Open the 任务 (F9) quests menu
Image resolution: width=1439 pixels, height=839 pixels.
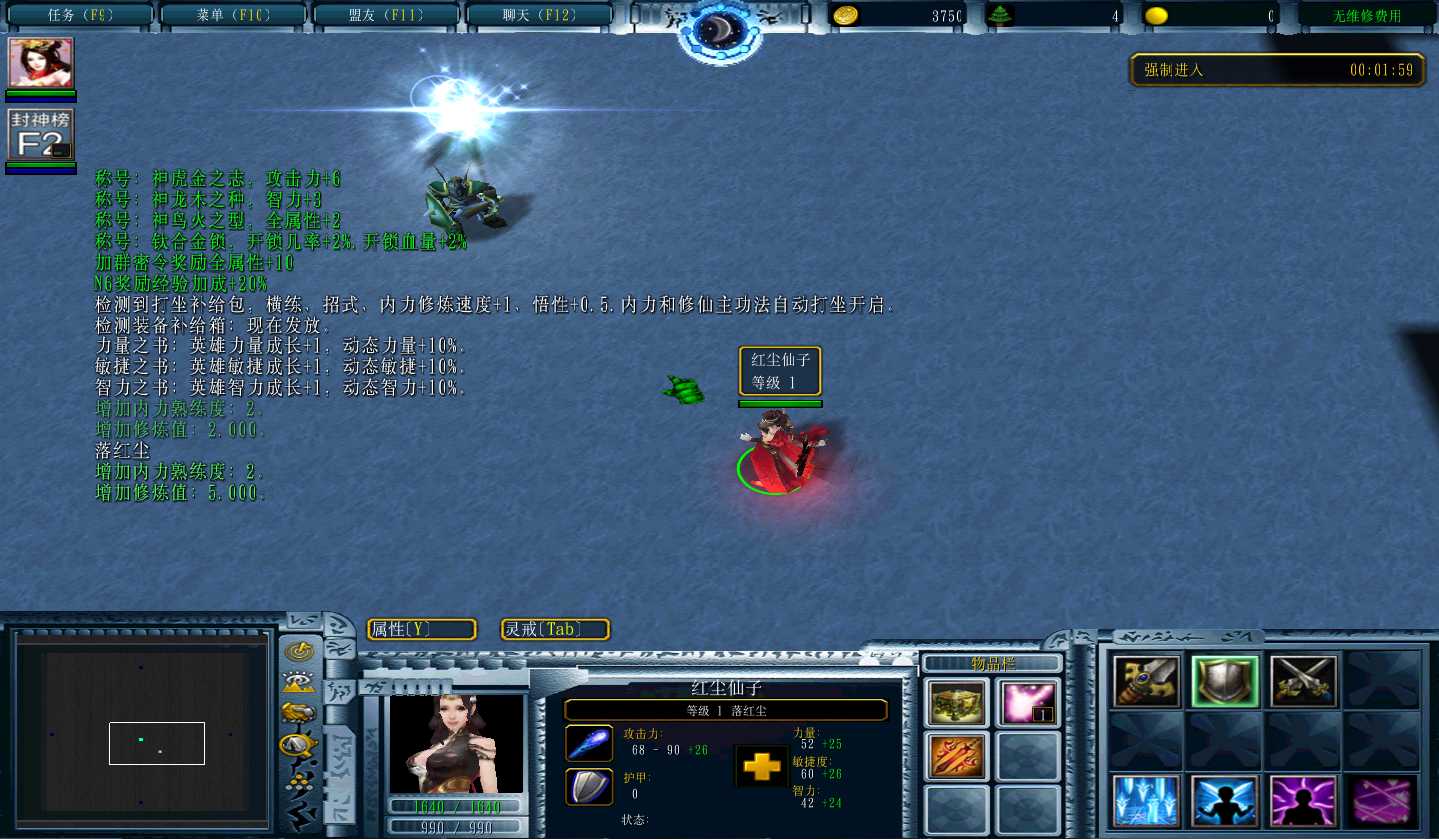[81, 15]
